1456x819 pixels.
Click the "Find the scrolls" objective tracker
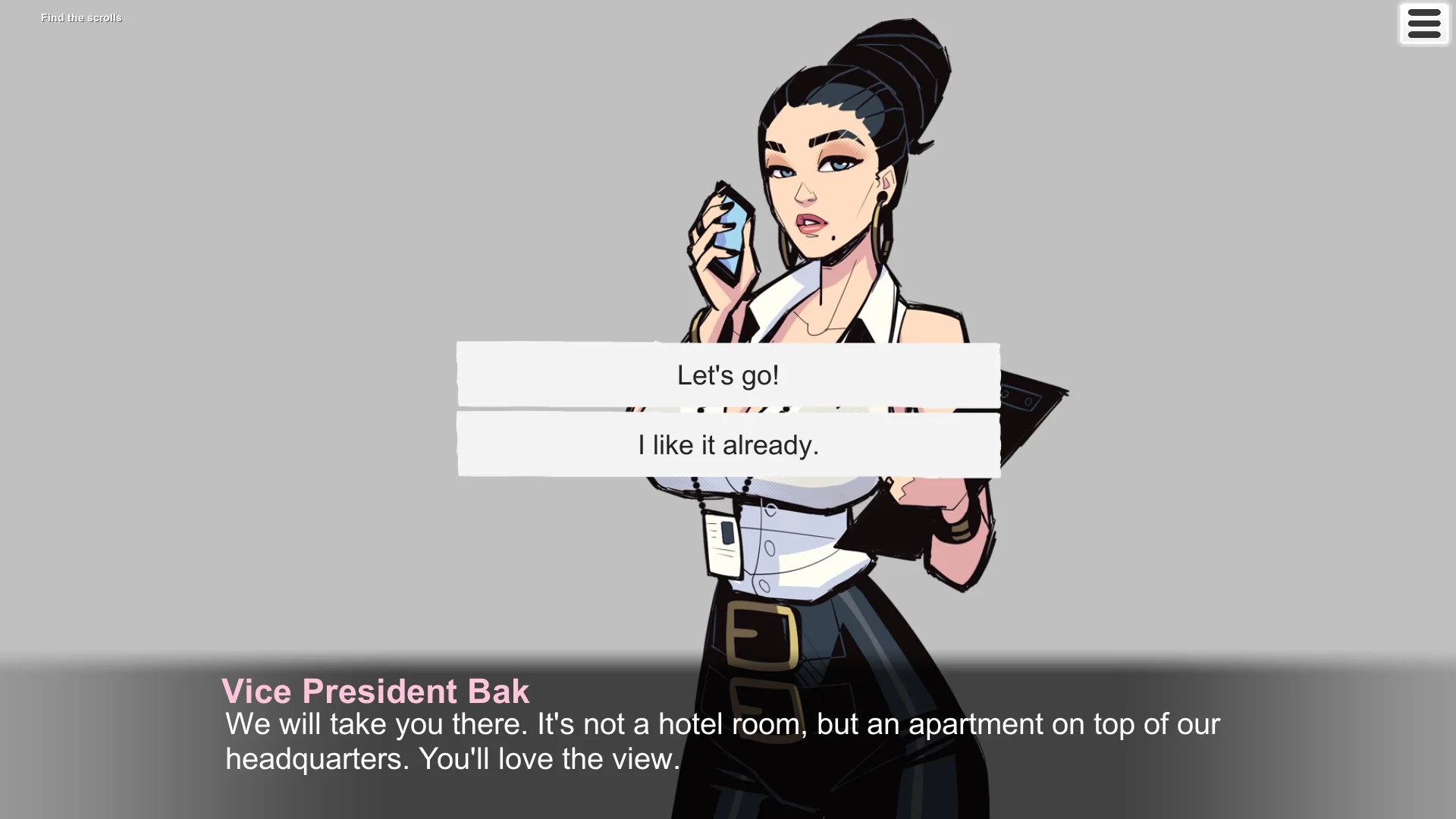(81, 17)
